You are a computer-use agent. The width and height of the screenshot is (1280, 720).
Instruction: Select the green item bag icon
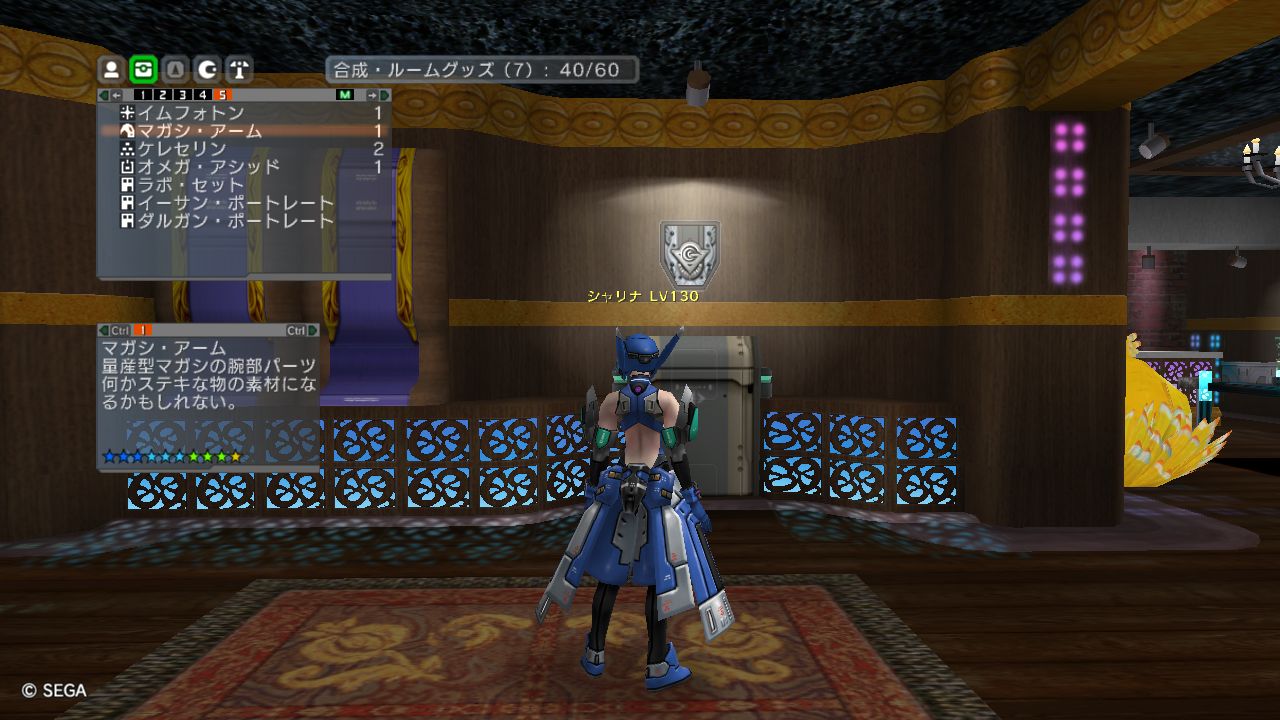tap(143, 69)
